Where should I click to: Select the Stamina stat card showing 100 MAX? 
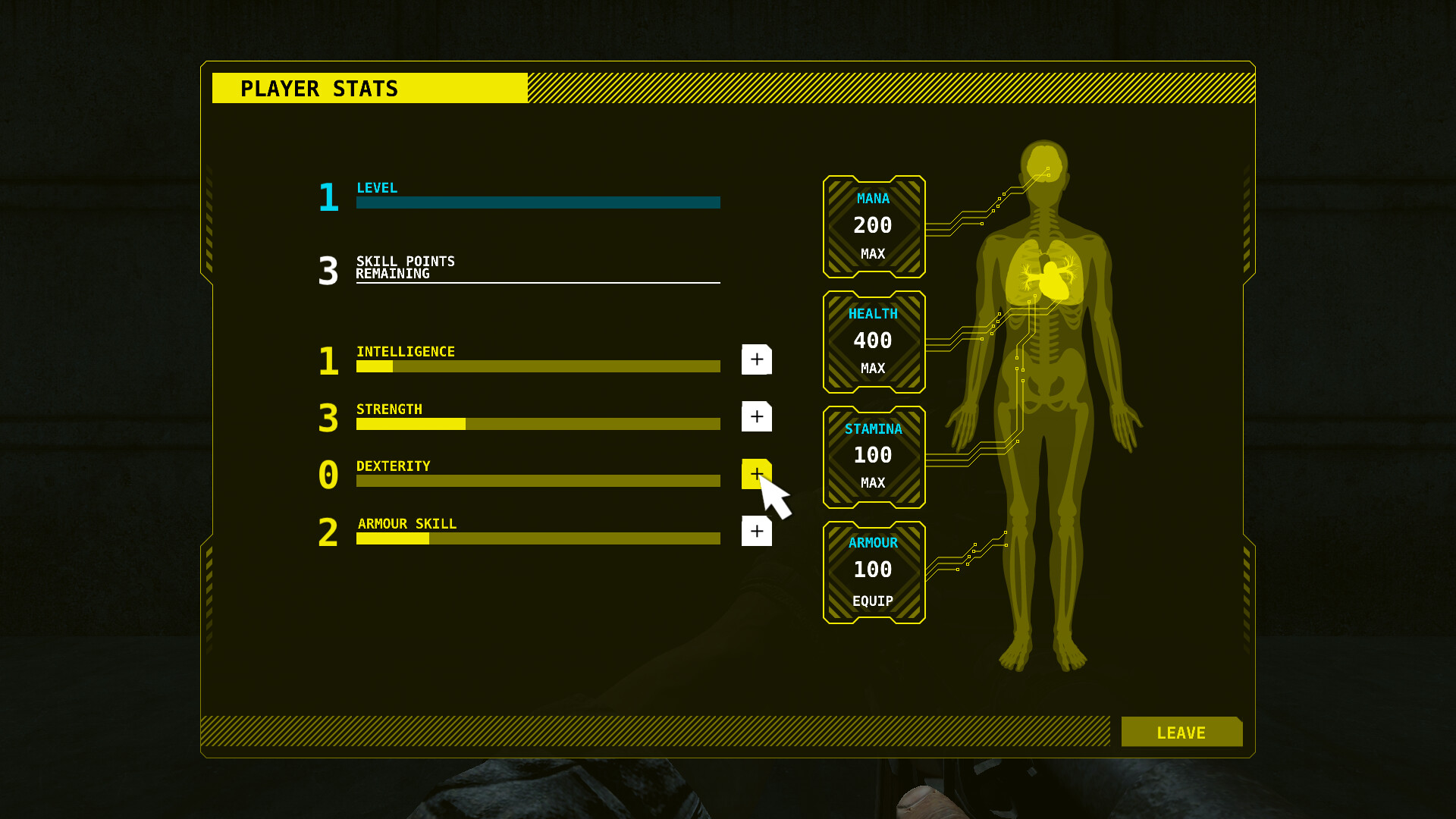tap(874, 456)
